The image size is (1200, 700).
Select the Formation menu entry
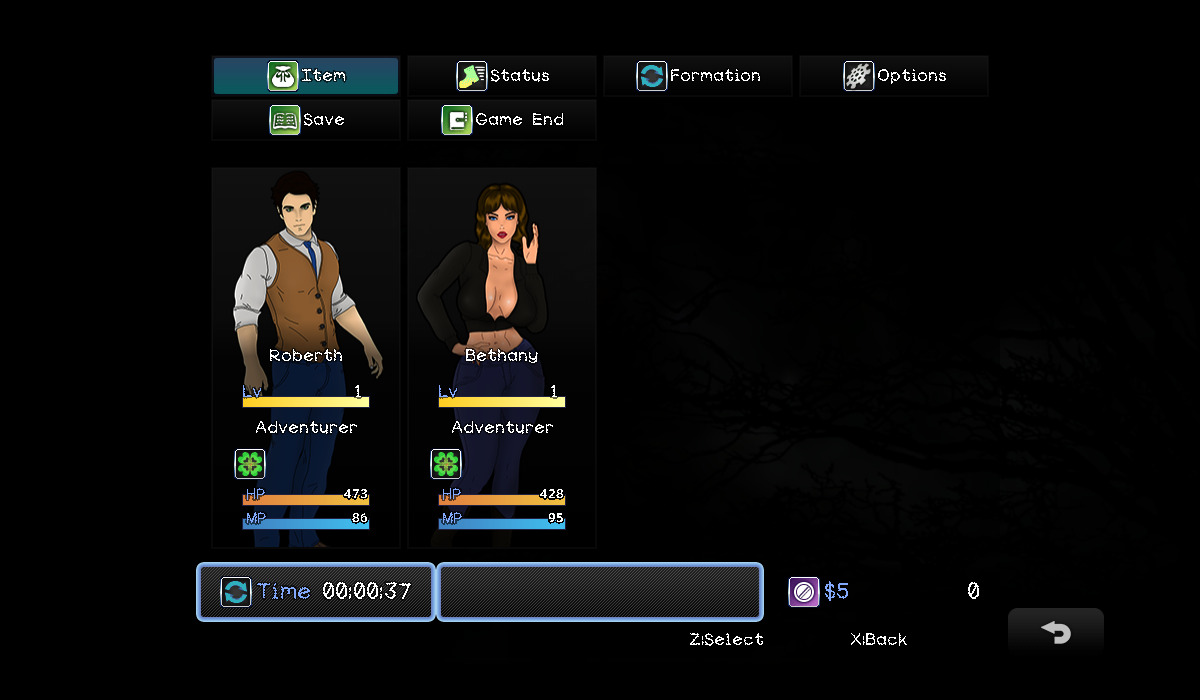[x=698, y=76]
